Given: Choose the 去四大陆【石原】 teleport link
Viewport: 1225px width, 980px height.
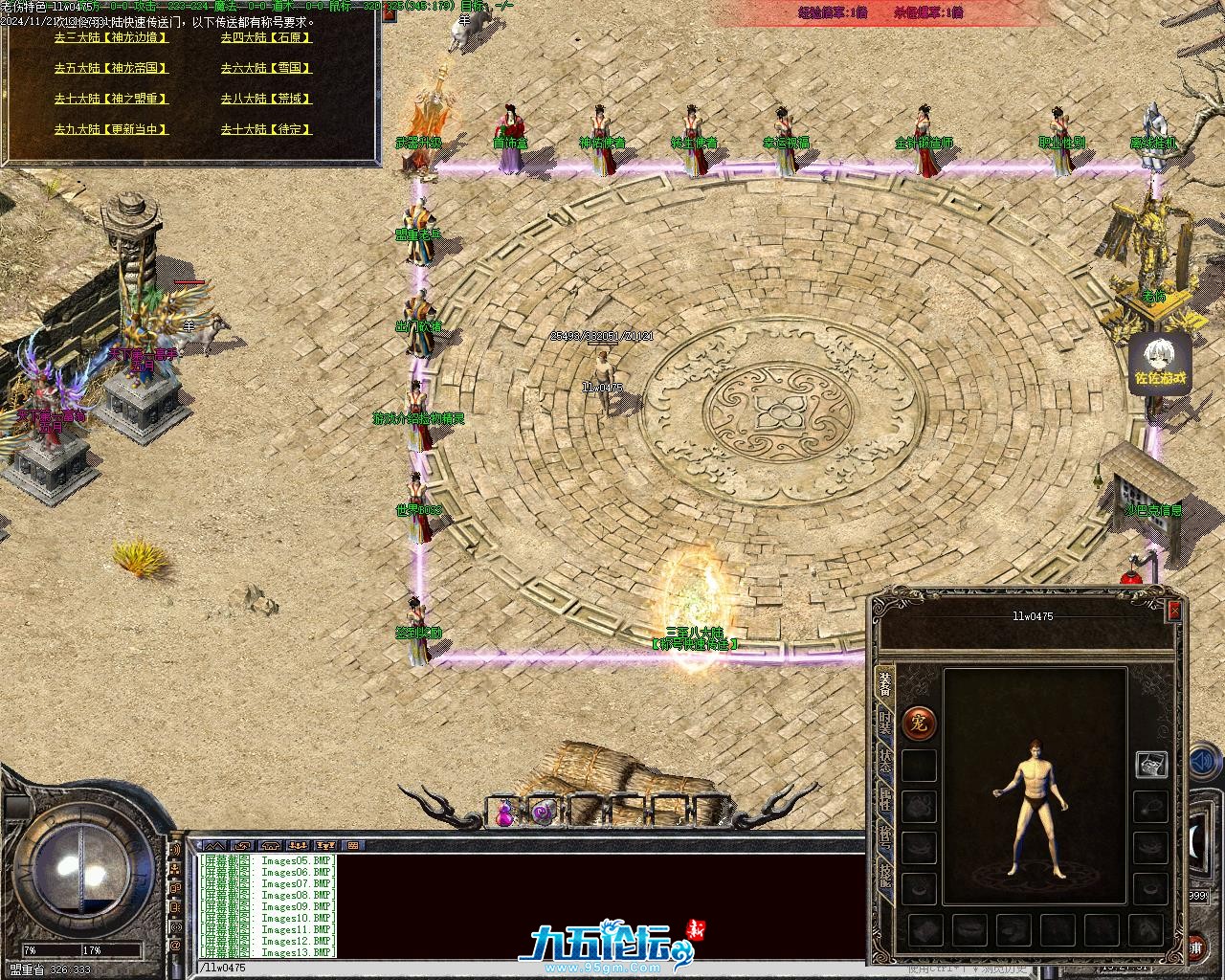Looking at the screenshot, I should 266,38.
